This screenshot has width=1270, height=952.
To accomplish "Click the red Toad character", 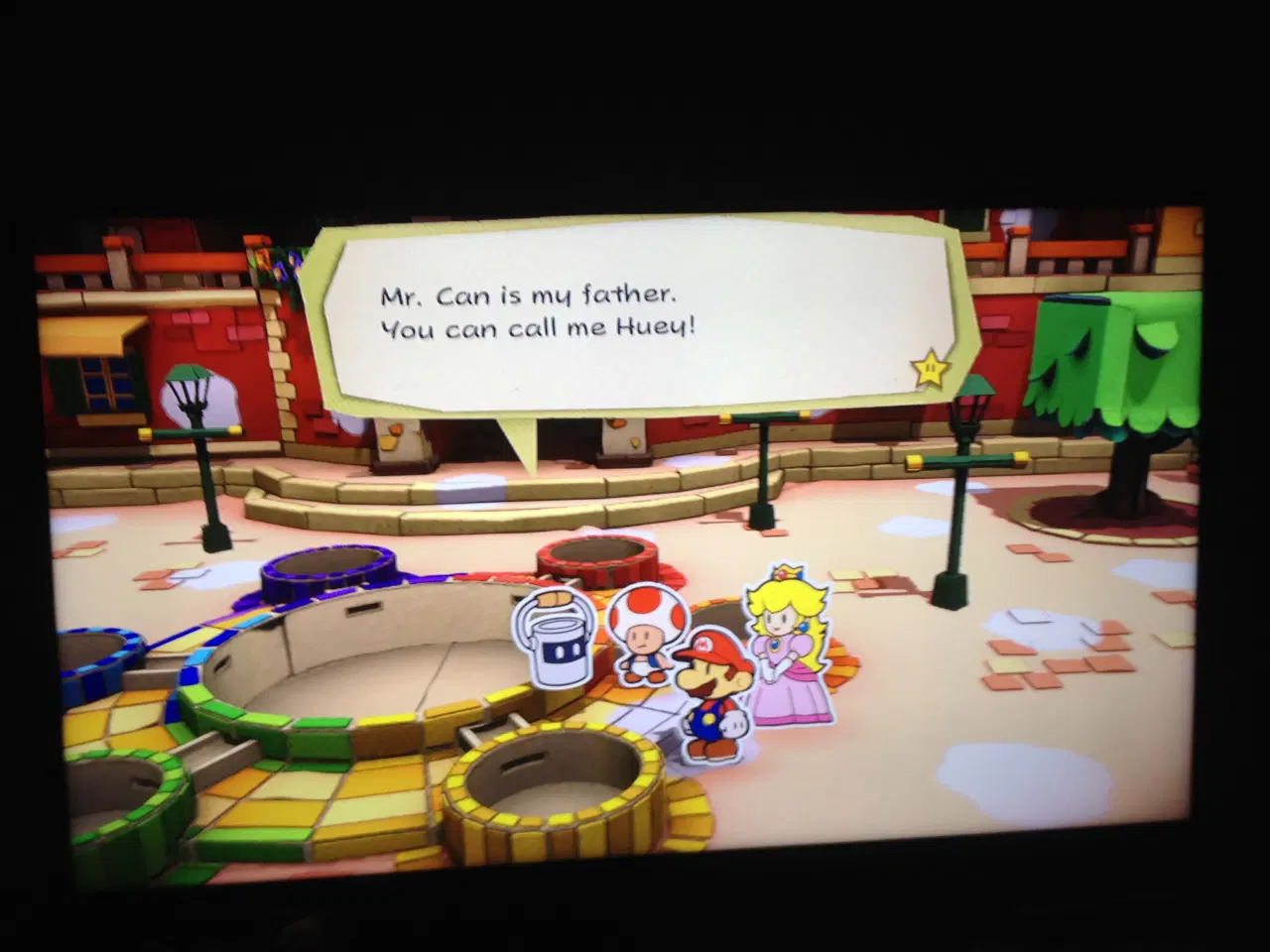I will [x=643, y=635].
